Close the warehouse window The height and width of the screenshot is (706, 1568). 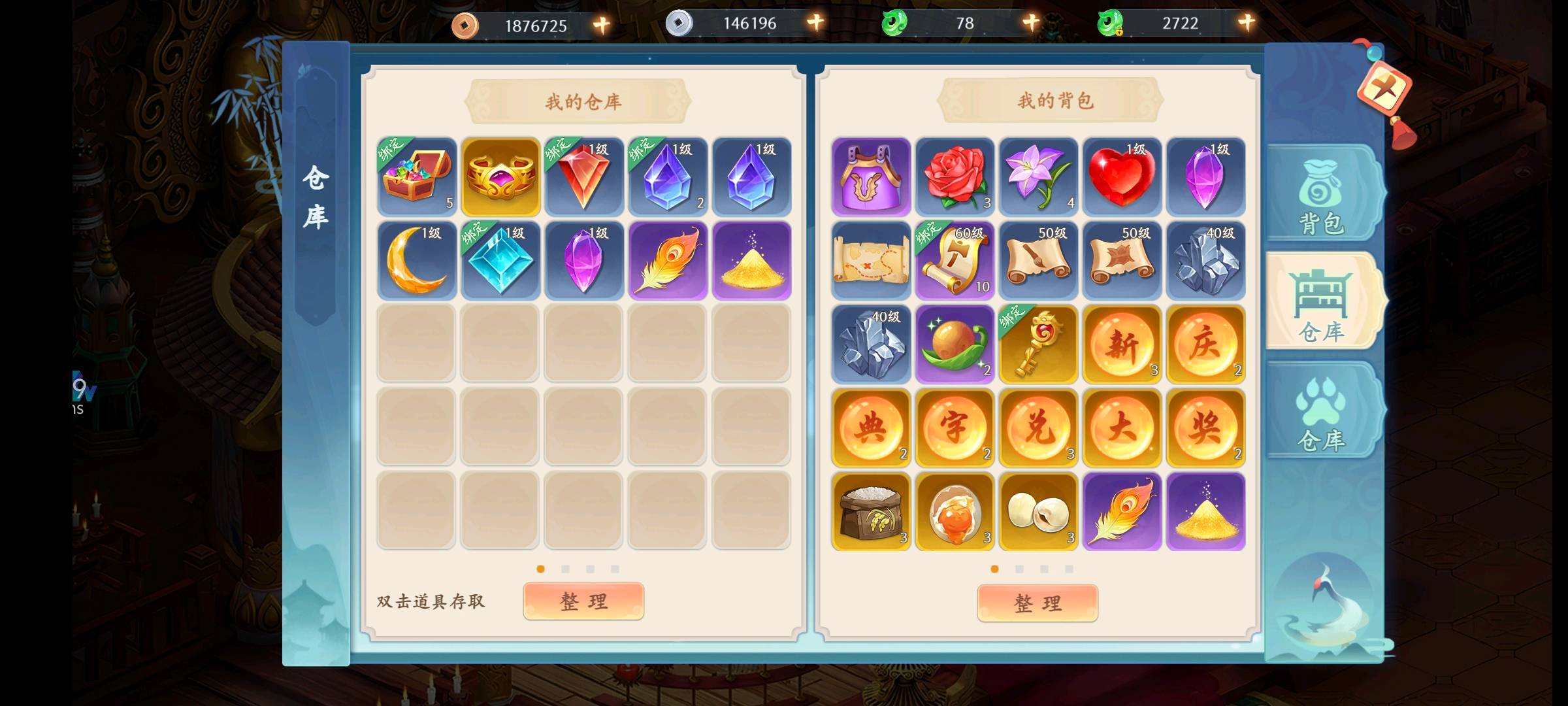pyautogui.click(x=1384, y=90)
